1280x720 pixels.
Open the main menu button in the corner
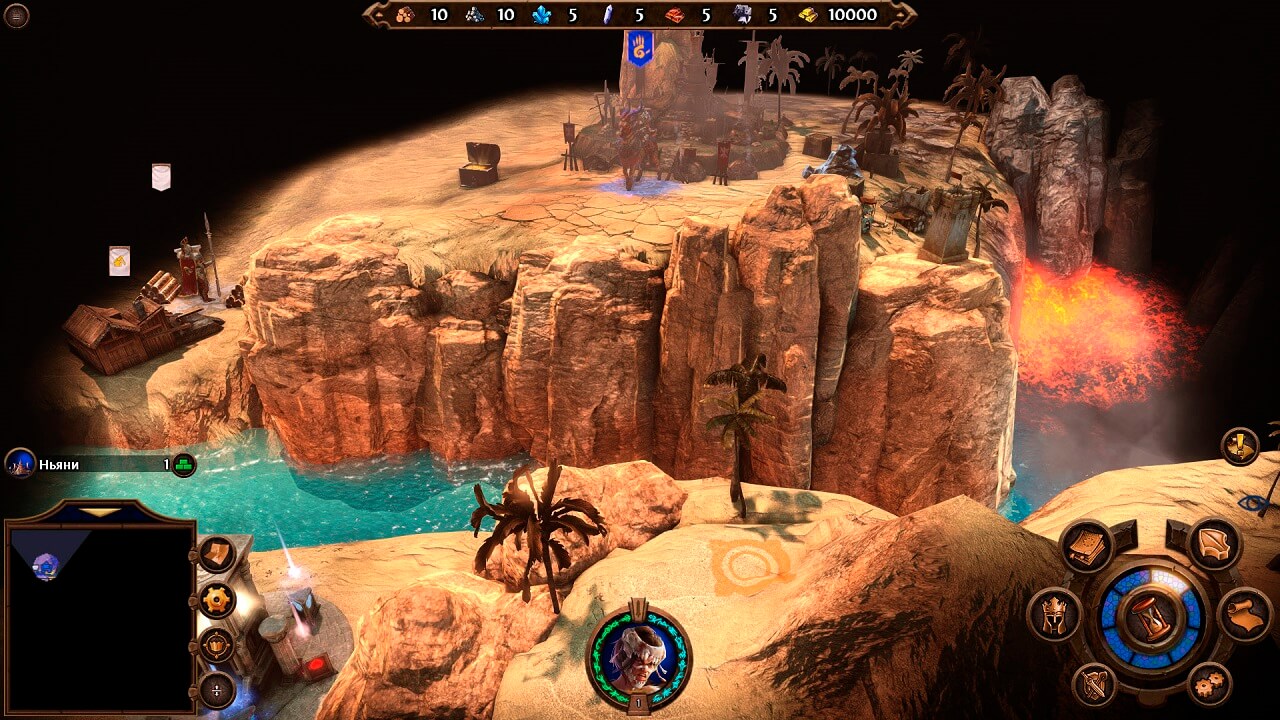pos(17,15)
